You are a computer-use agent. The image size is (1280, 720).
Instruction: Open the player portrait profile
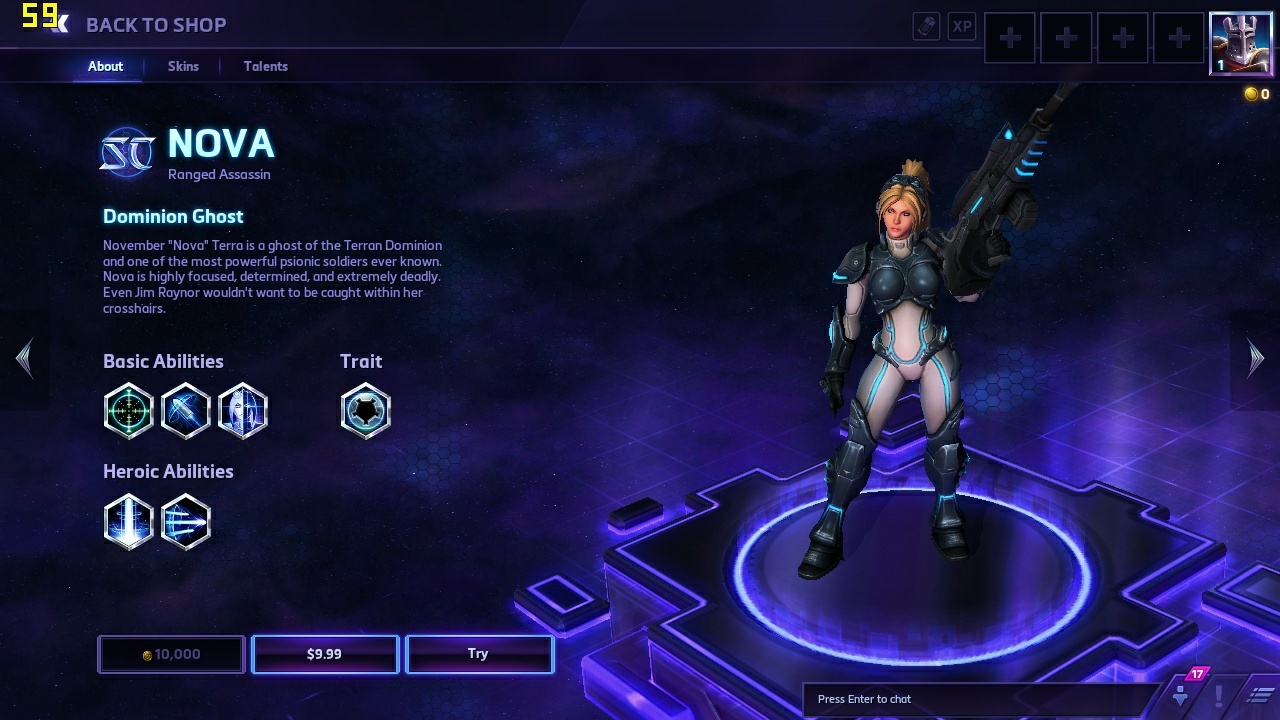click(x=1240, y=43)
